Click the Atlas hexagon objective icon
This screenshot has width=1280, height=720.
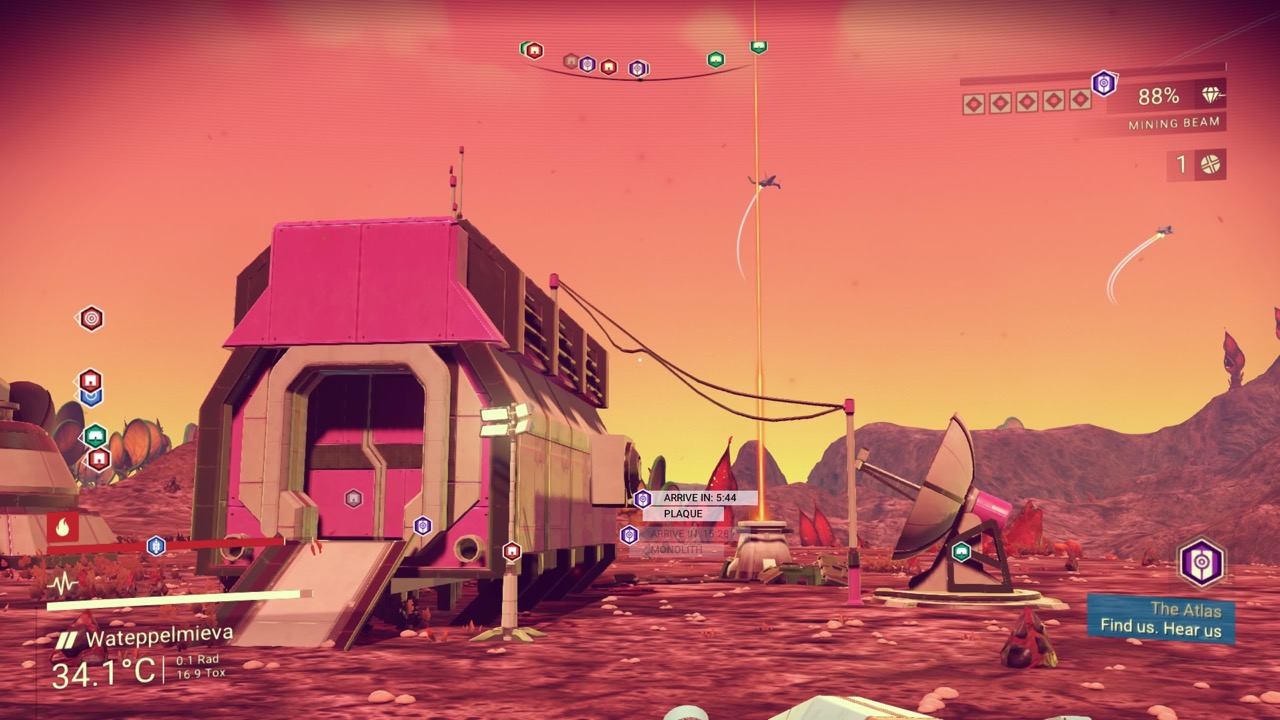coord(1201,562)
